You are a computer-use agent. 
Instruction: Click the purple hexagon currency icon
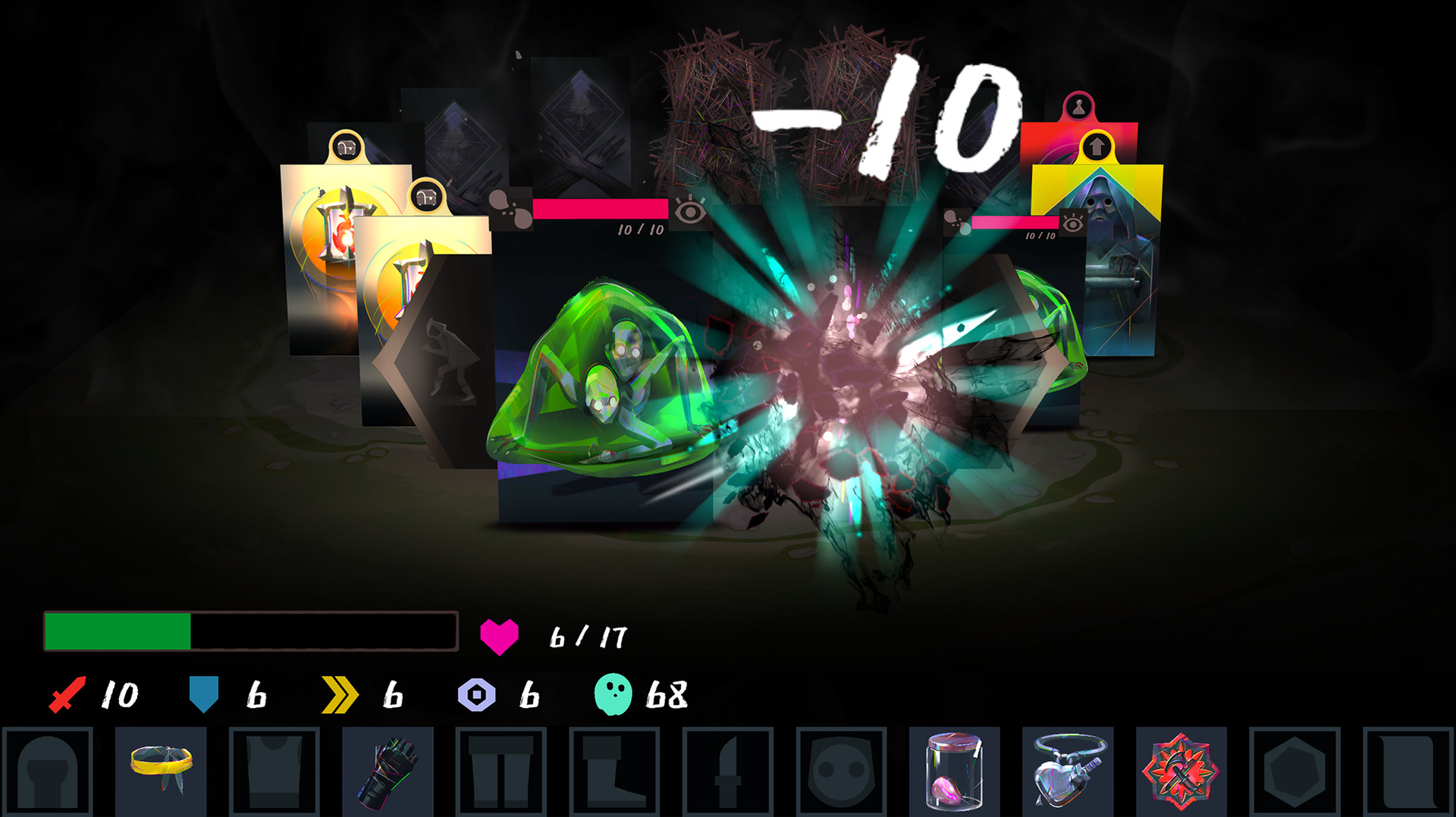pos(476,693)
